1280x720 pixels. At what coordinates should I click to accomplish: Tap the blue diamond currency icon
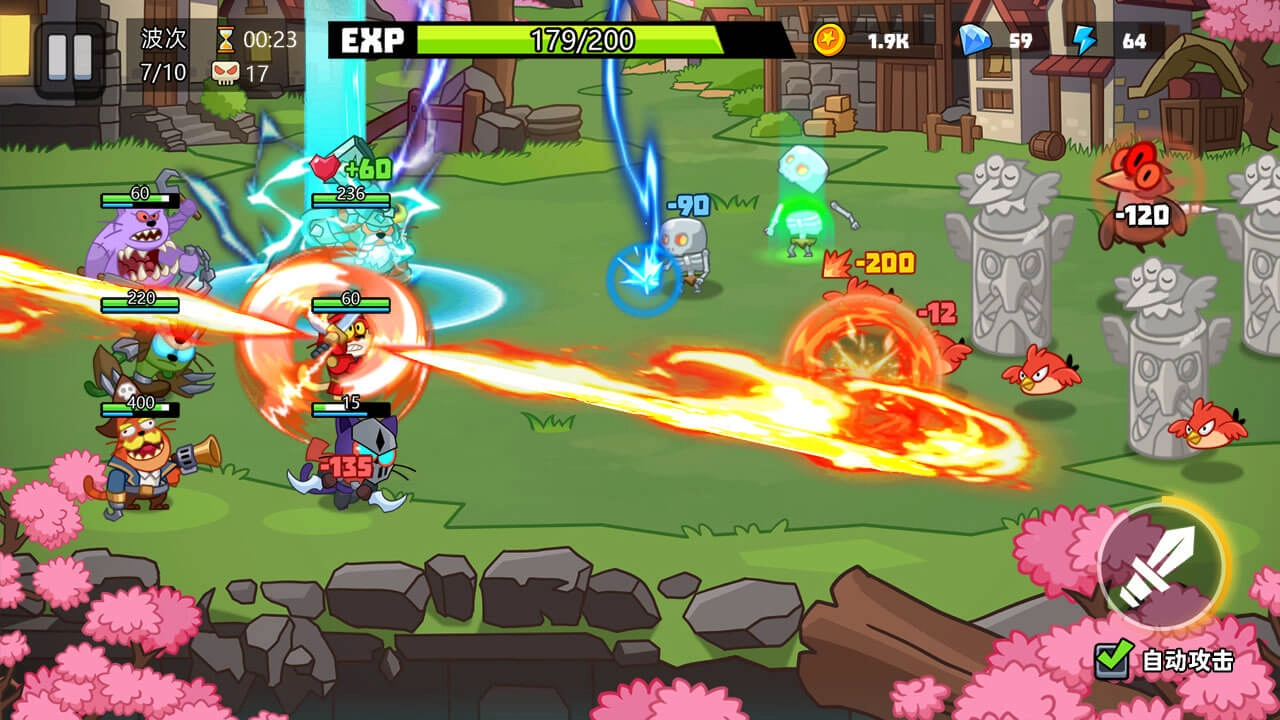(974, 40)
